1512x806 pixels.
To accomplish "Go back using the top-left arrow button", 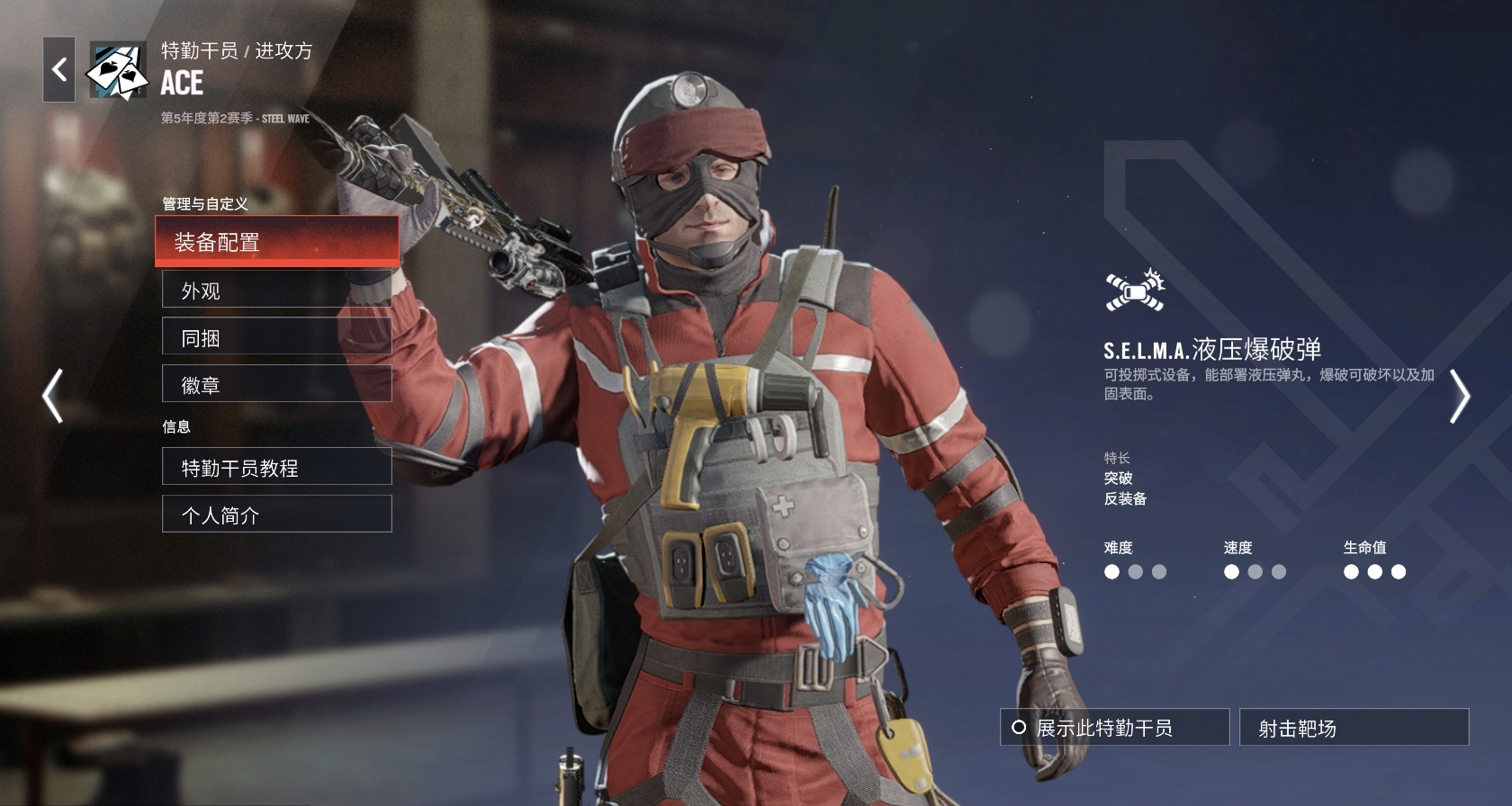I will (59, 69).
